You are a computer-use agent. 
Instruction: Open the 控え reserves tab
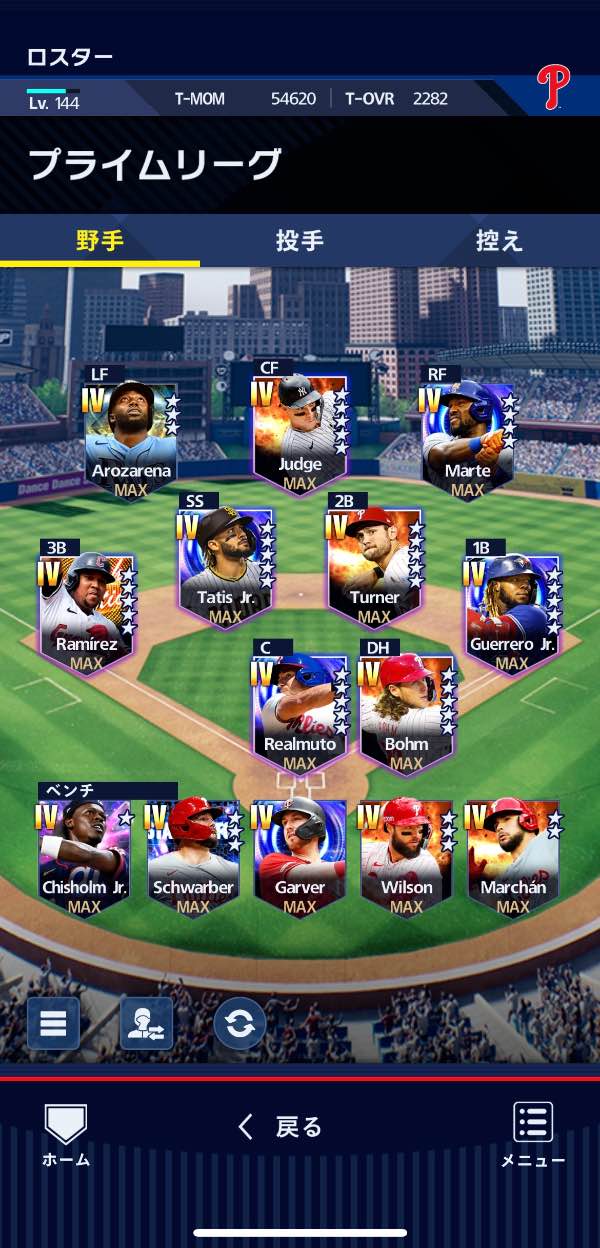(x=499, y=241)
